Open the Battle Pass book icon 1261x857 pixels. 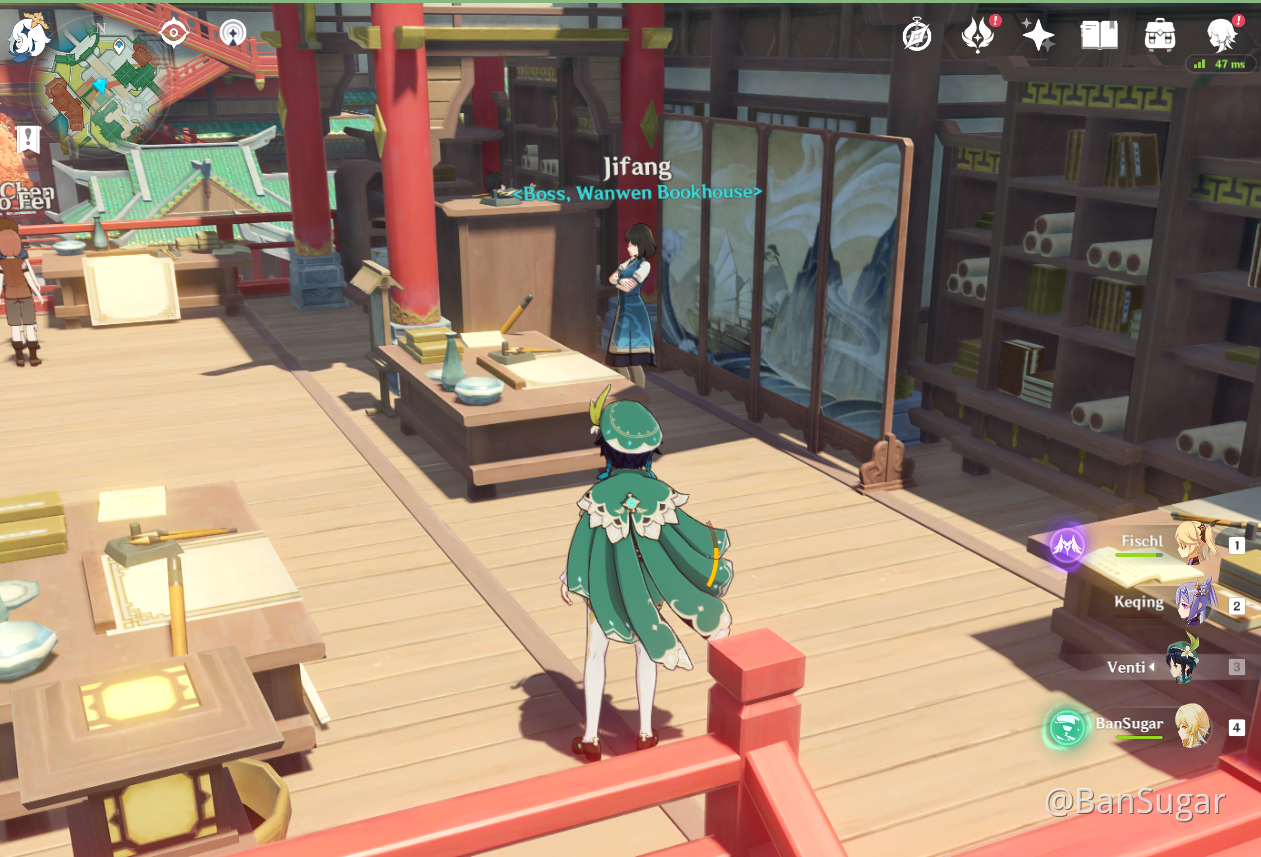coord(1099,36)
